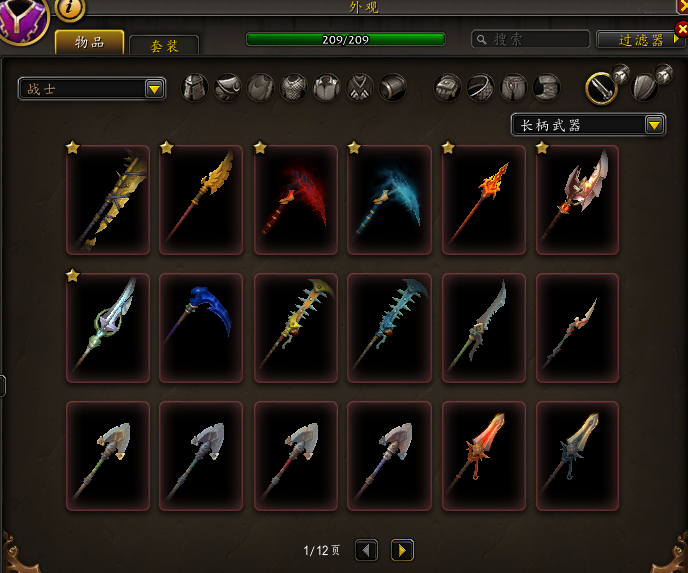This screenshot has height=573, width=688.
Task: Go to the previous appearance page
Action: [x=367, y=549]
